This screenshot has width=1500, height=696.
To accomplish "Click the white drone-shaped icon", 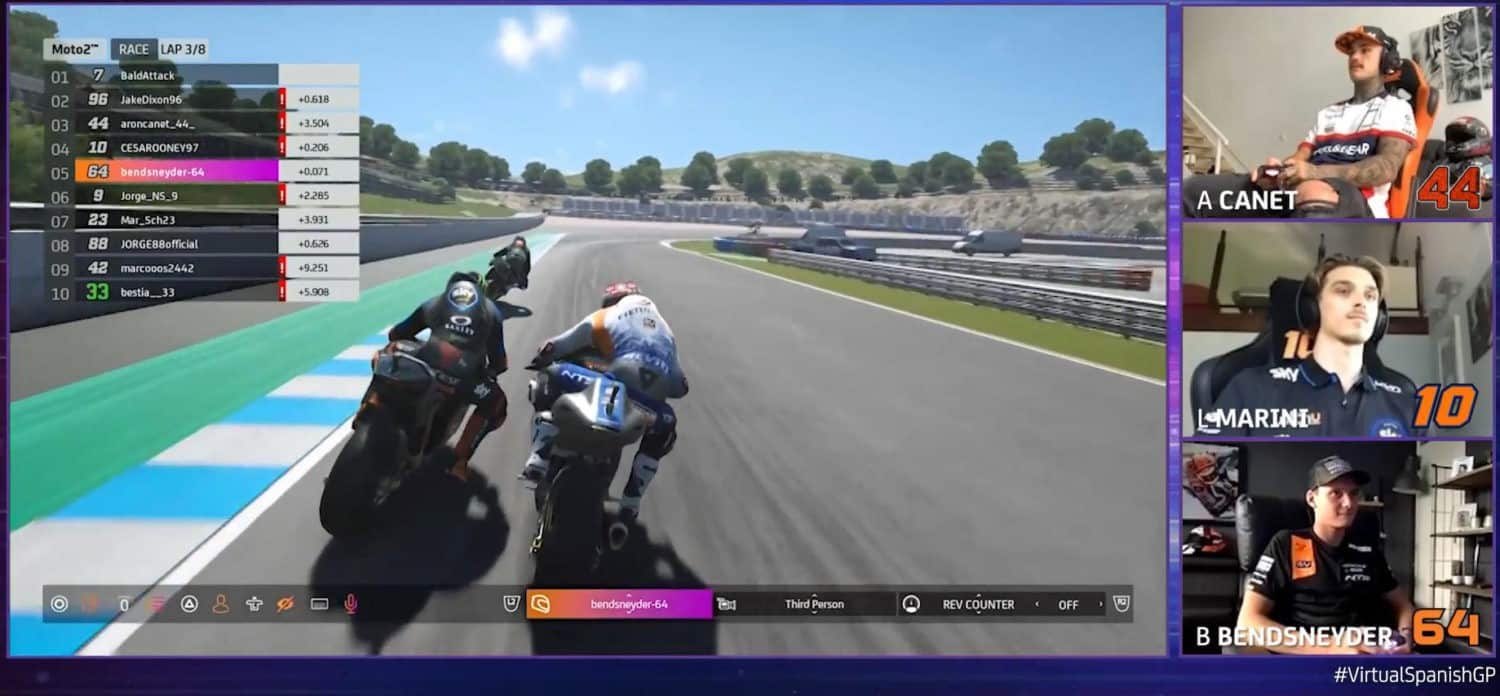I will click(254, 604).
